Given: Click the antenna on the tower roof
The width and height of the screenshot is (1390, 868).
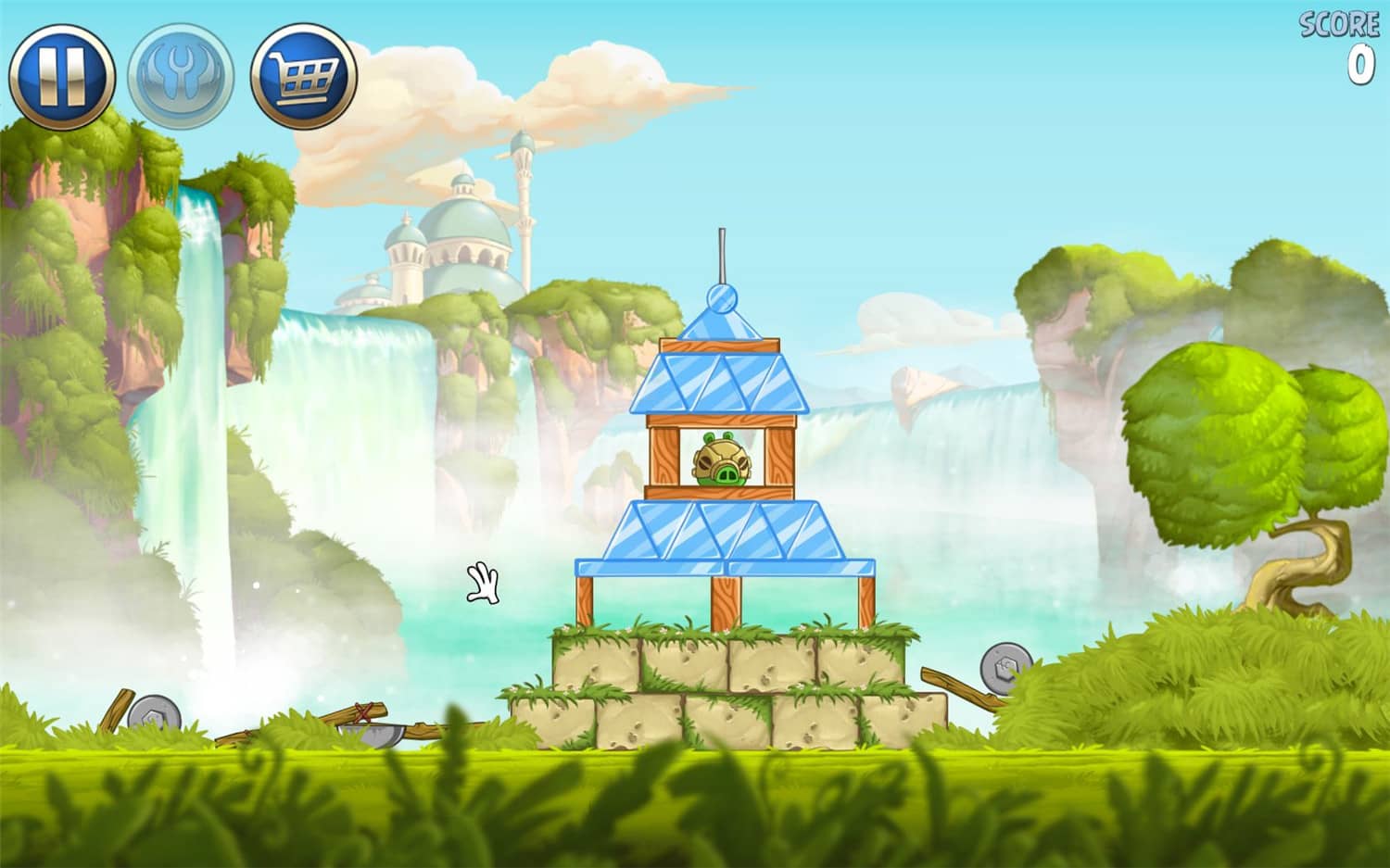Looking at the screenshot, I should pos(723,255).
